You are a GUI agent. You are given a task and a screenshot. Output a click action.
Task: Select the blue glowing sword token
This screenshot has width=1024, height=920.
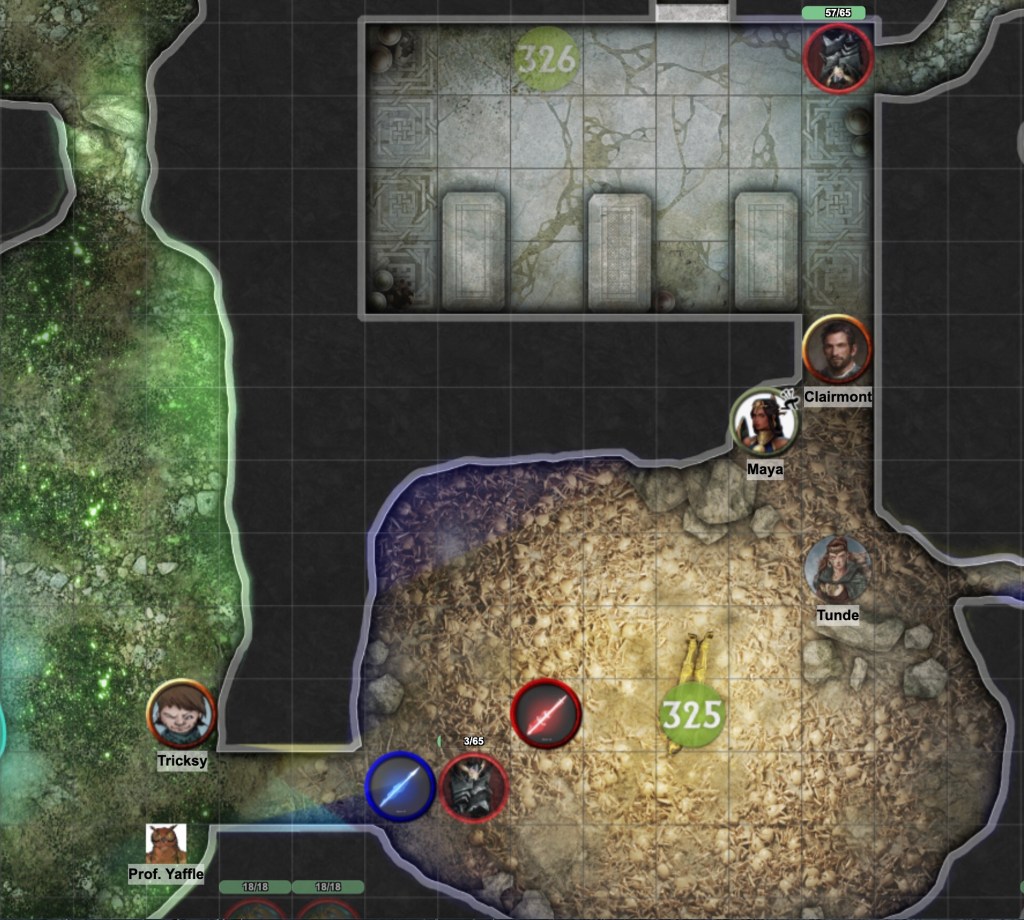[x=400, y=787]
